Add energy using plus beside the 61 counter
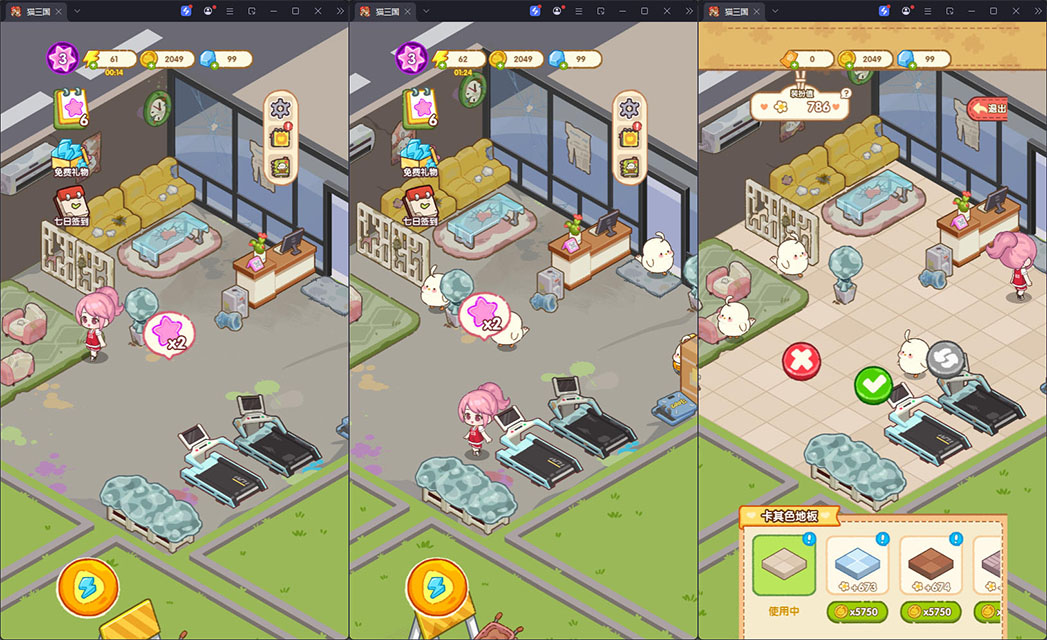The image size is (1047, 640). pos(93,65)
